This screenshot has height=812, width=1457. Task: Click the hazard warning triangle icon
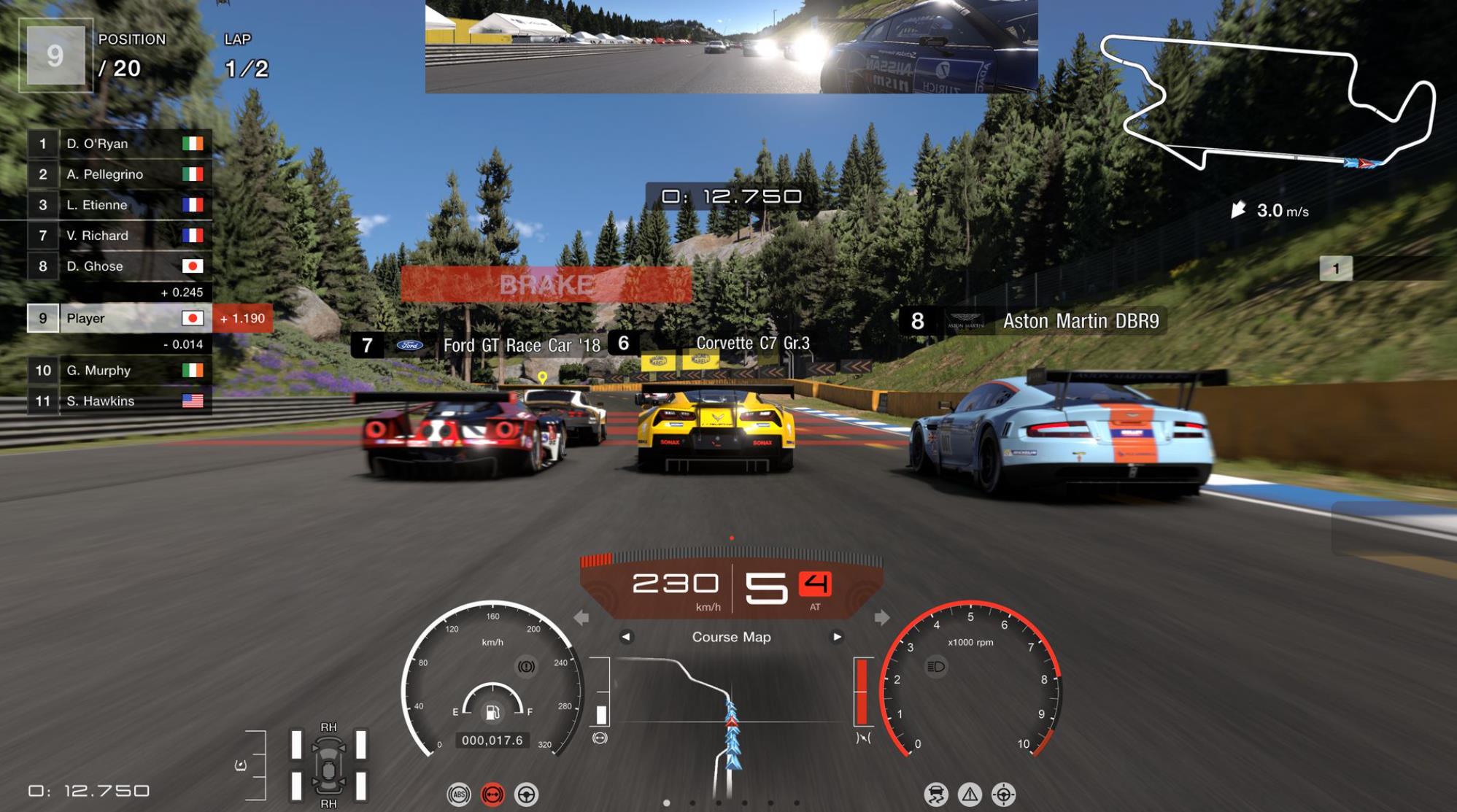970,794
